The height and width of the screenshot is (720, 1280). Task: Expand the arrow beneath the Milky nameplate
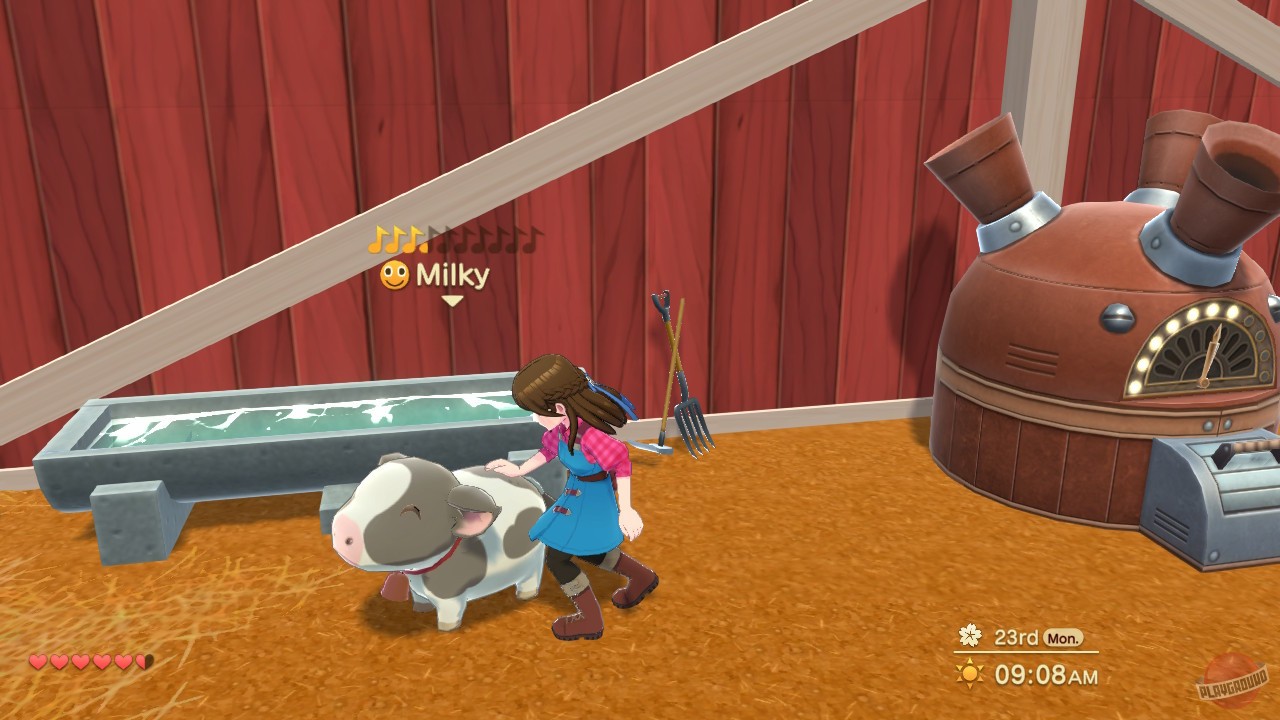tap(450, 300)
